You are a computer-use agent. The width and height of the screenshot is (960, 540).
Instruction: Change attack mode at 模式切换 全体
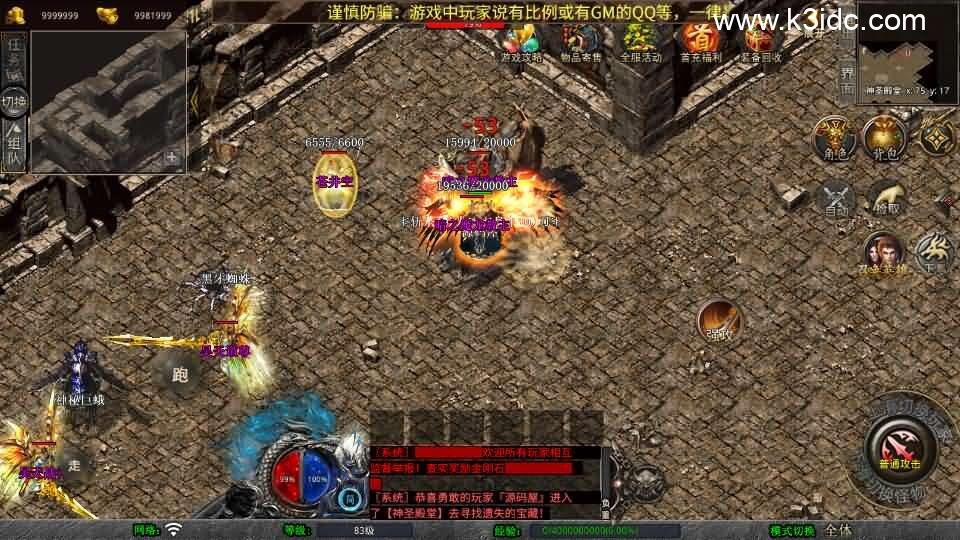(839, 530)
